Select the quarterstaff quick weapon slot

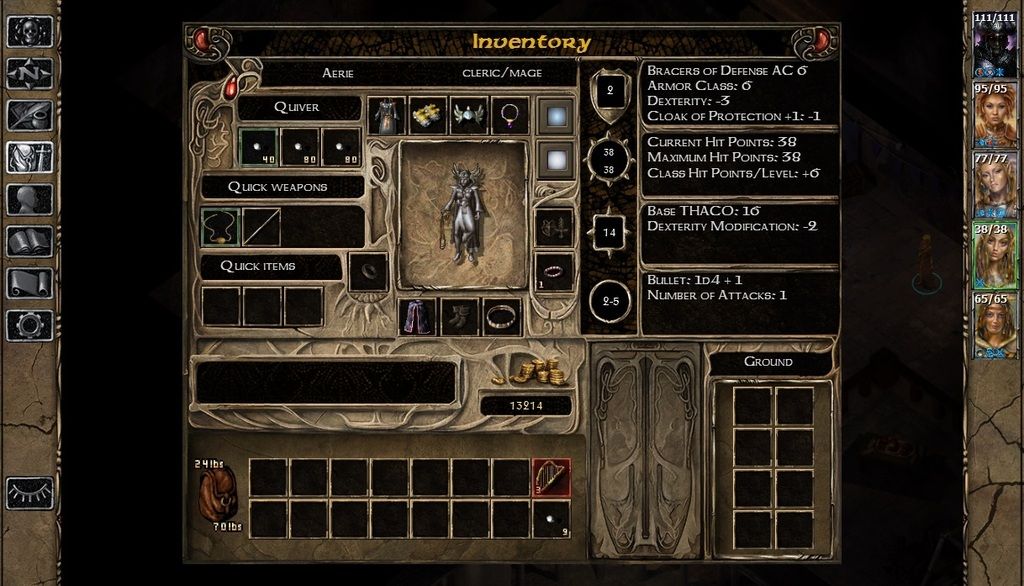pos(261,227)
